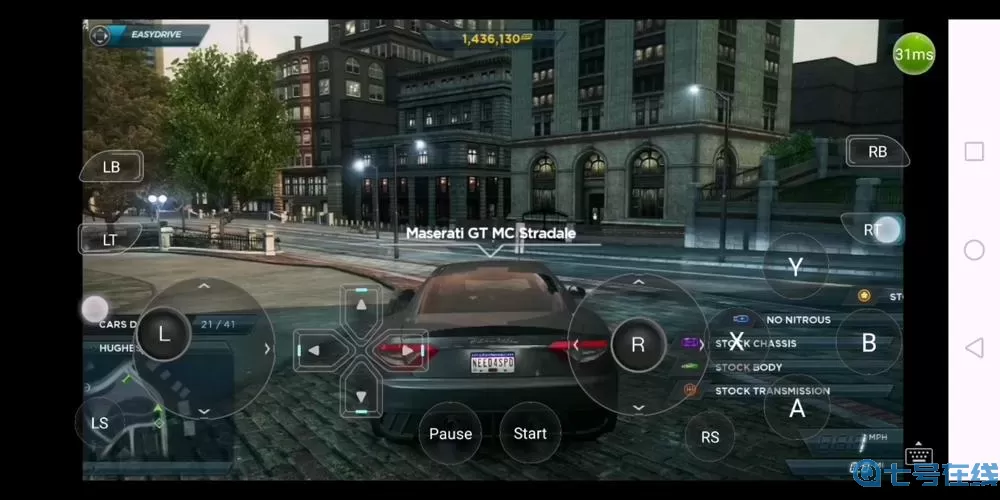
Task: Tap the virtual X button
Action: coord(737,342)
